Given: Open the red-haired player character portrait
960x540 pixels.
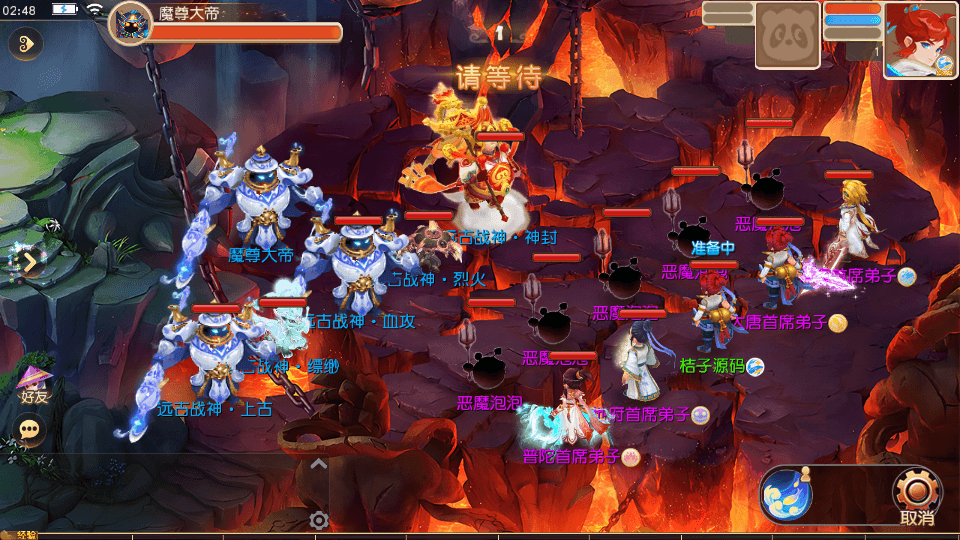Looking at the screenshot, I should [920, 38].
